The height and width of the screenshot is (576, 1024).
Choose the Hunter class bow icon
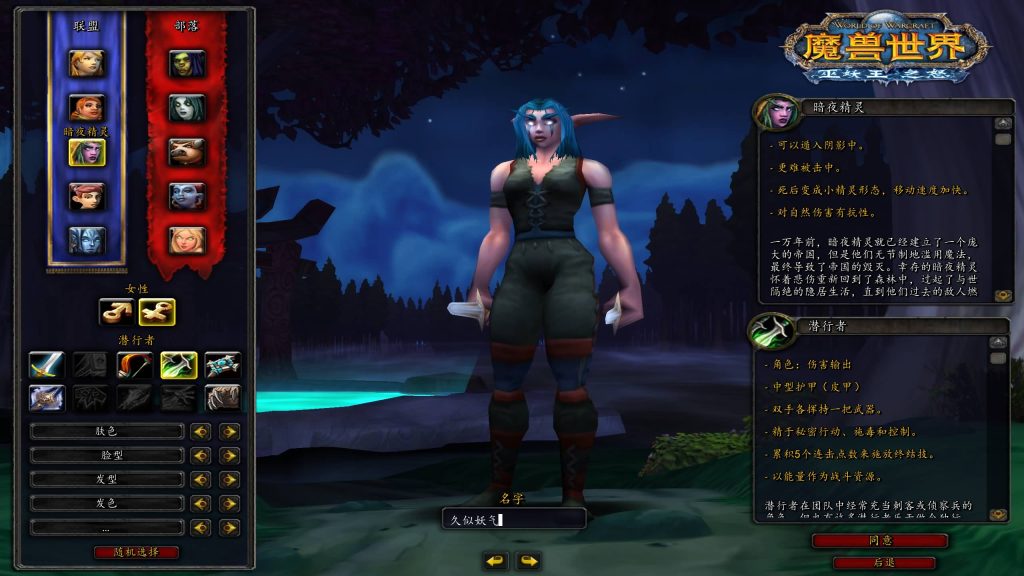pos(135,365)
